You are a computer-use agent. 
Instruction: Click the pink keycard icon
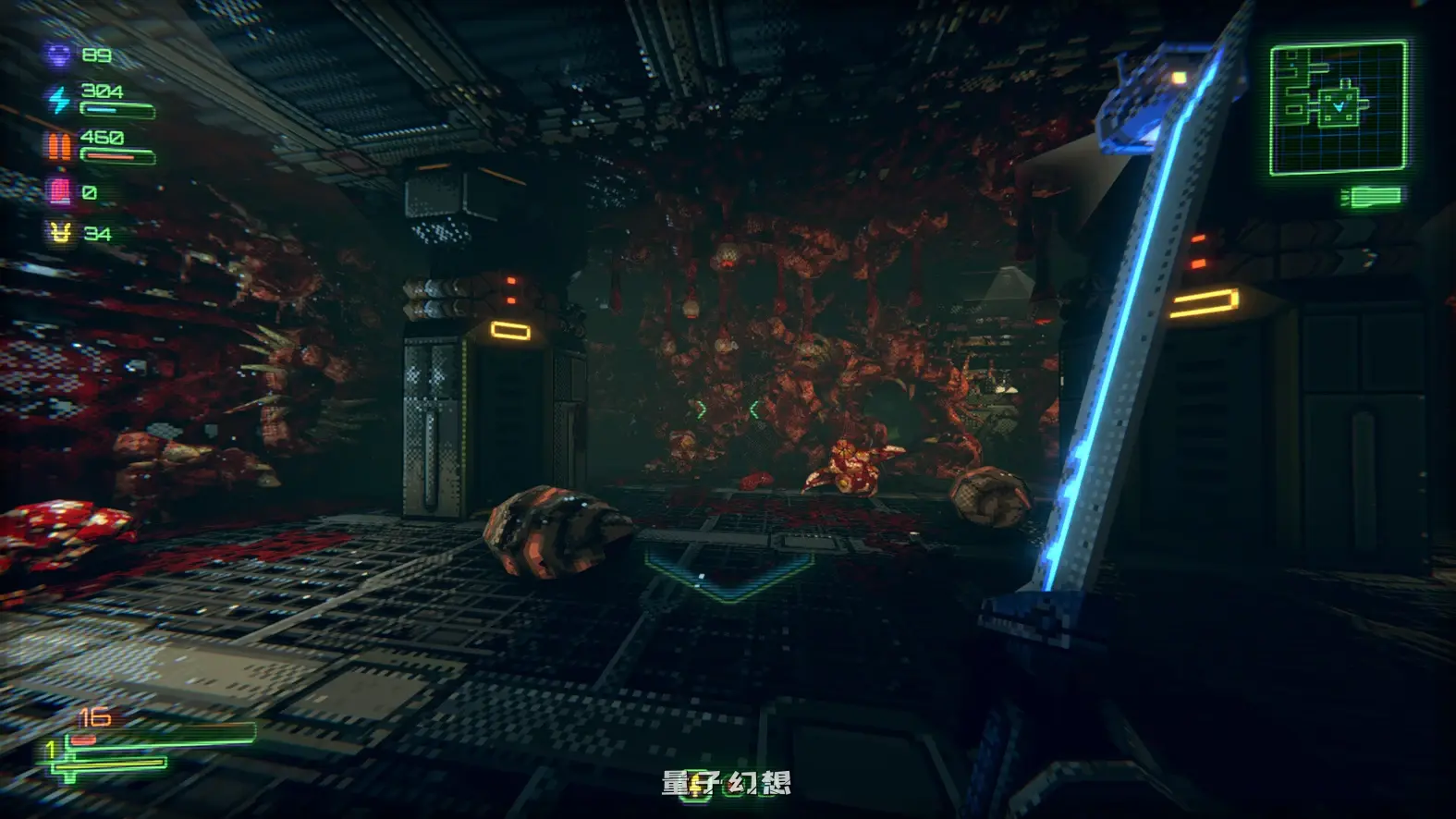59,191
